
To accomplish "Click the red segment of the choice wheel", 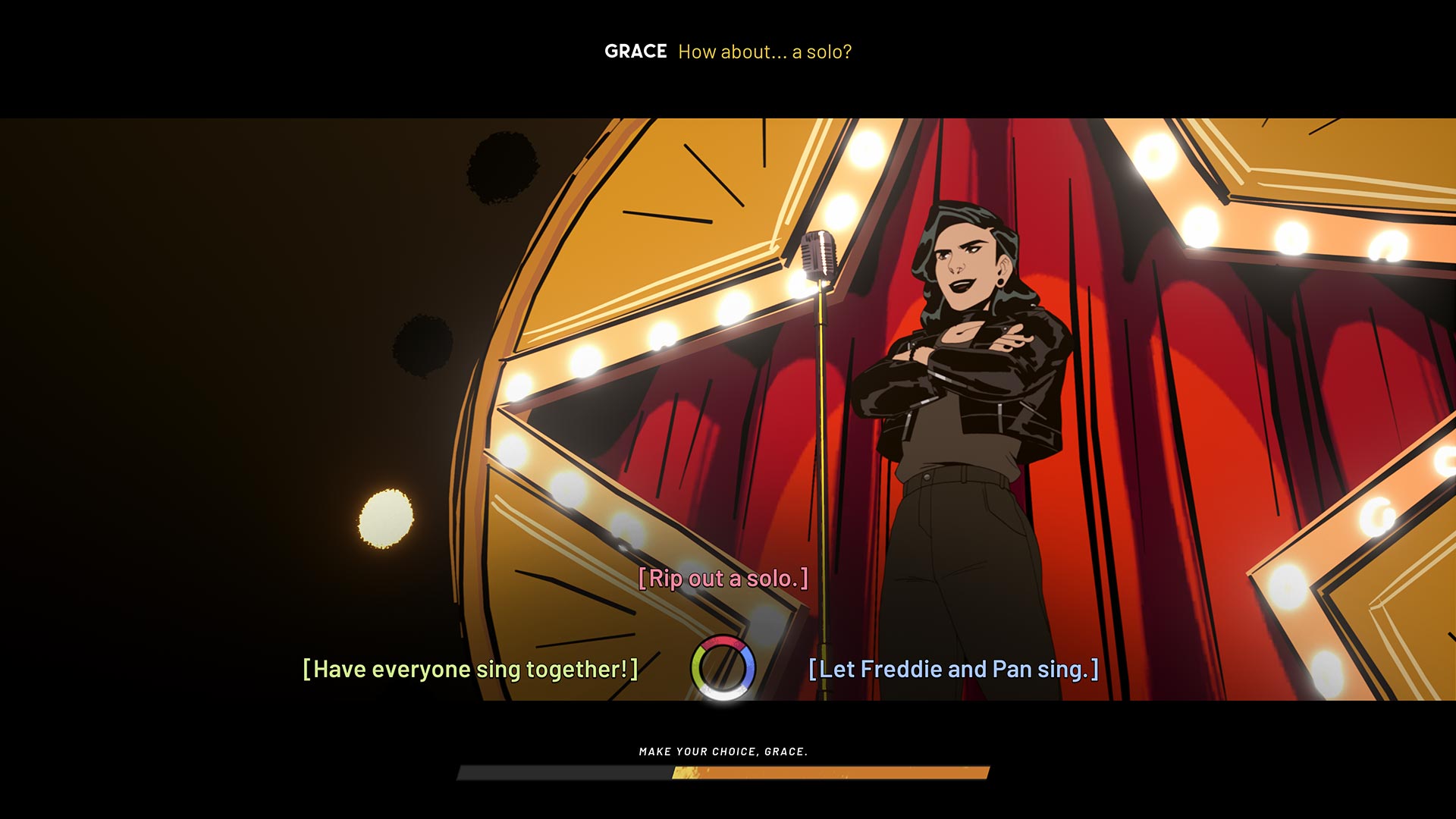I will pyautogui.click(x=720, y=641).
